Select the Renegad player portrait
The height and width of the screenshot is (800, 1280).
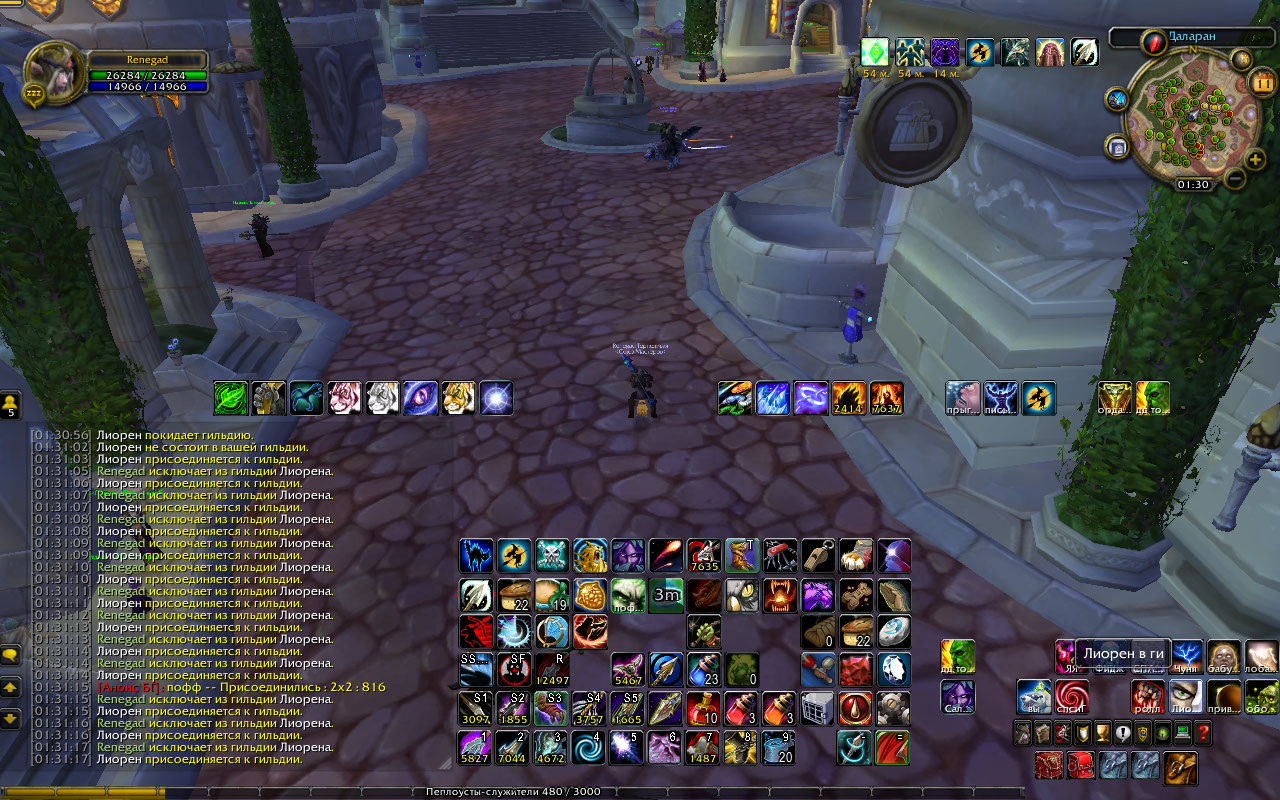tap(51, 70)
